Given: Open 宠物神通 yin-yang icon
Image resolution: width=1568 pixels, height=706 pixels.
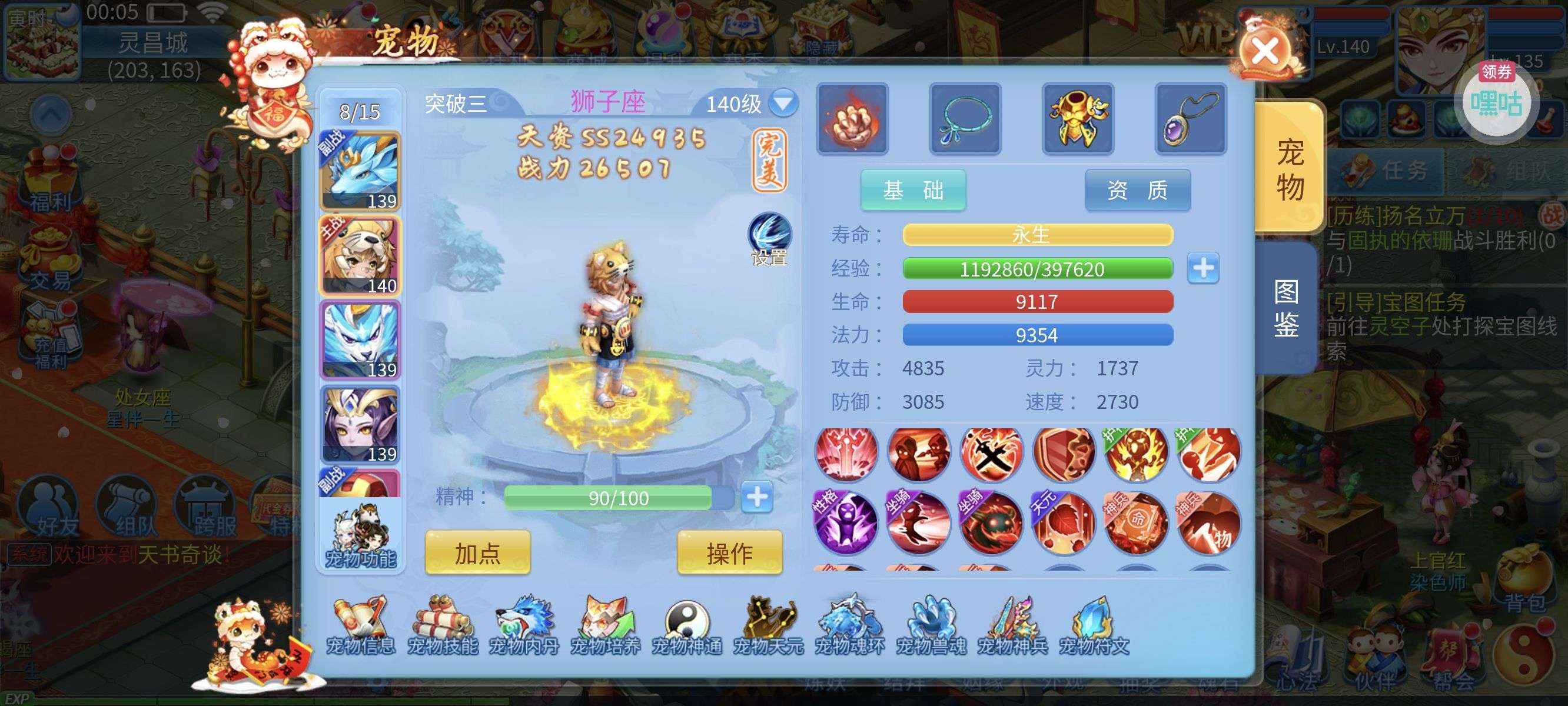Looking at the screenshot, I should 687,625.
